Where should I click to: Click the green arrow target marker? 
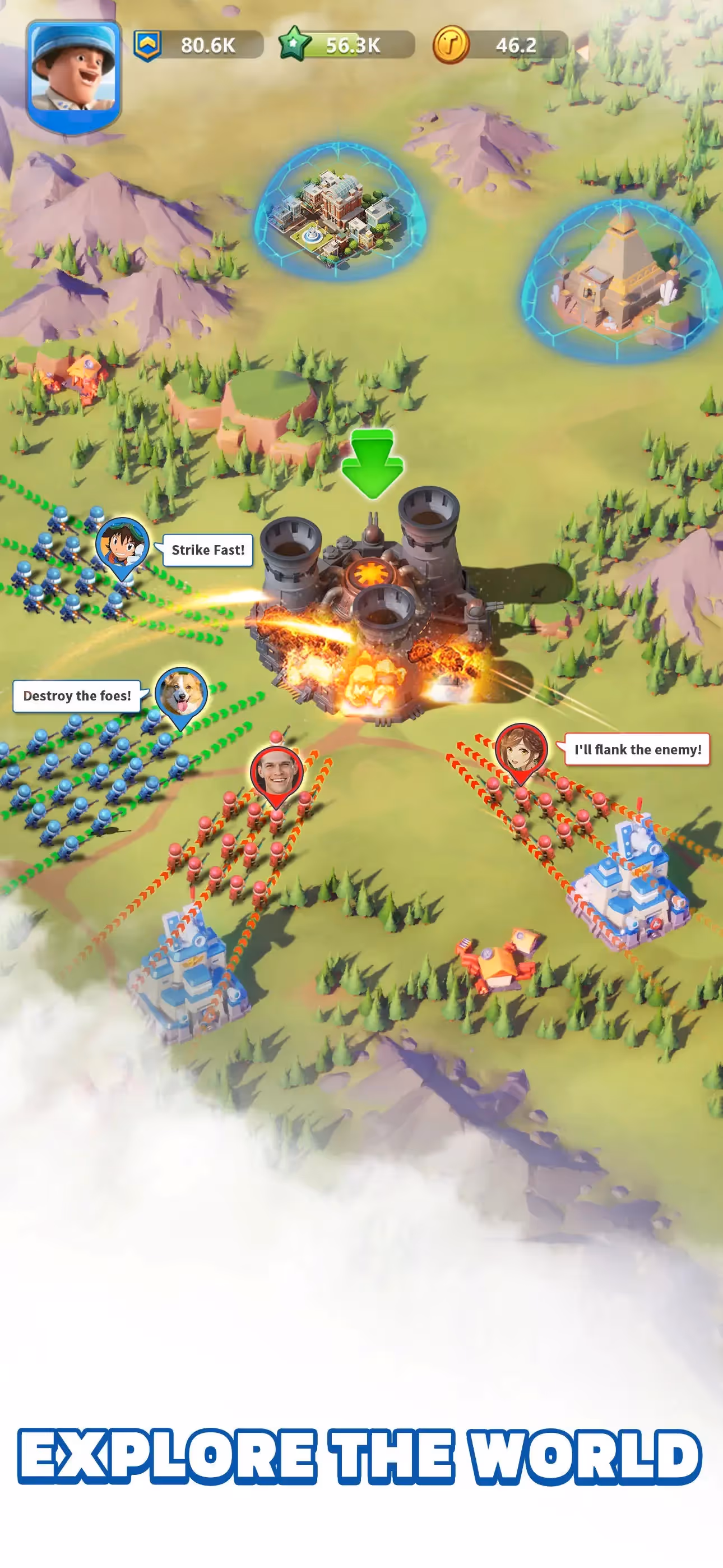point(373,463)
